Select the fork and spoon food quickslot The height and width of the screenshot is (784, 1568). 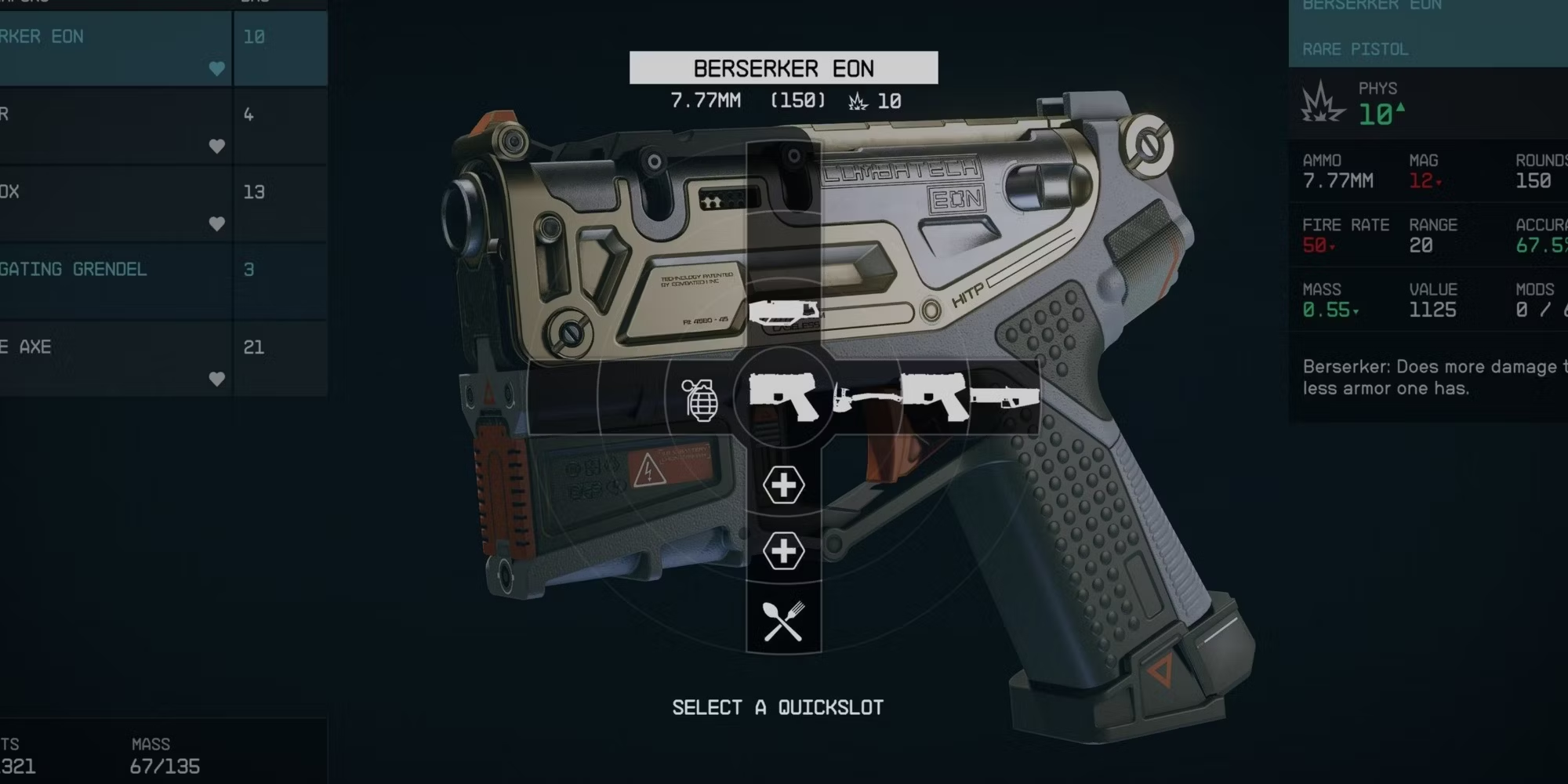pyautogui.click(x=783, y=620)
